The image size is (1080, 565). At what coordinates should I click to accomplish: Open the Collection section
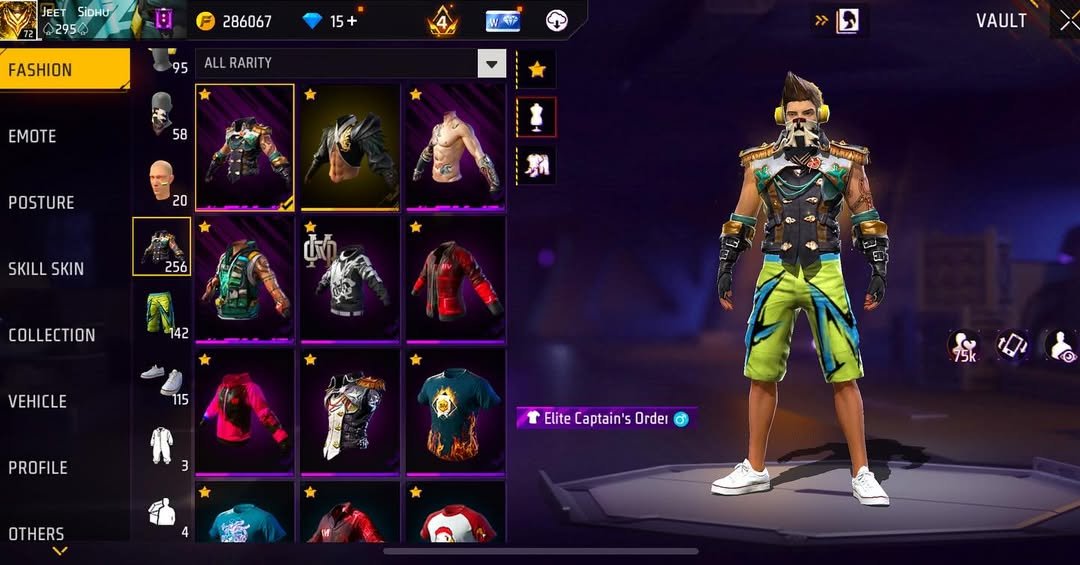coord(52,335)
